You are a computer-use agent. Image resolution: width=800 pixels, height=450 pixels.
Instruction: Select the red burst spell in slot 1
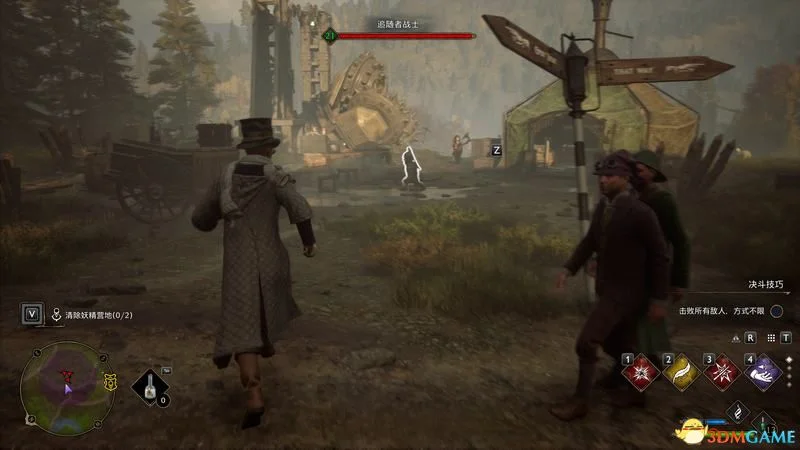[640, 373]
